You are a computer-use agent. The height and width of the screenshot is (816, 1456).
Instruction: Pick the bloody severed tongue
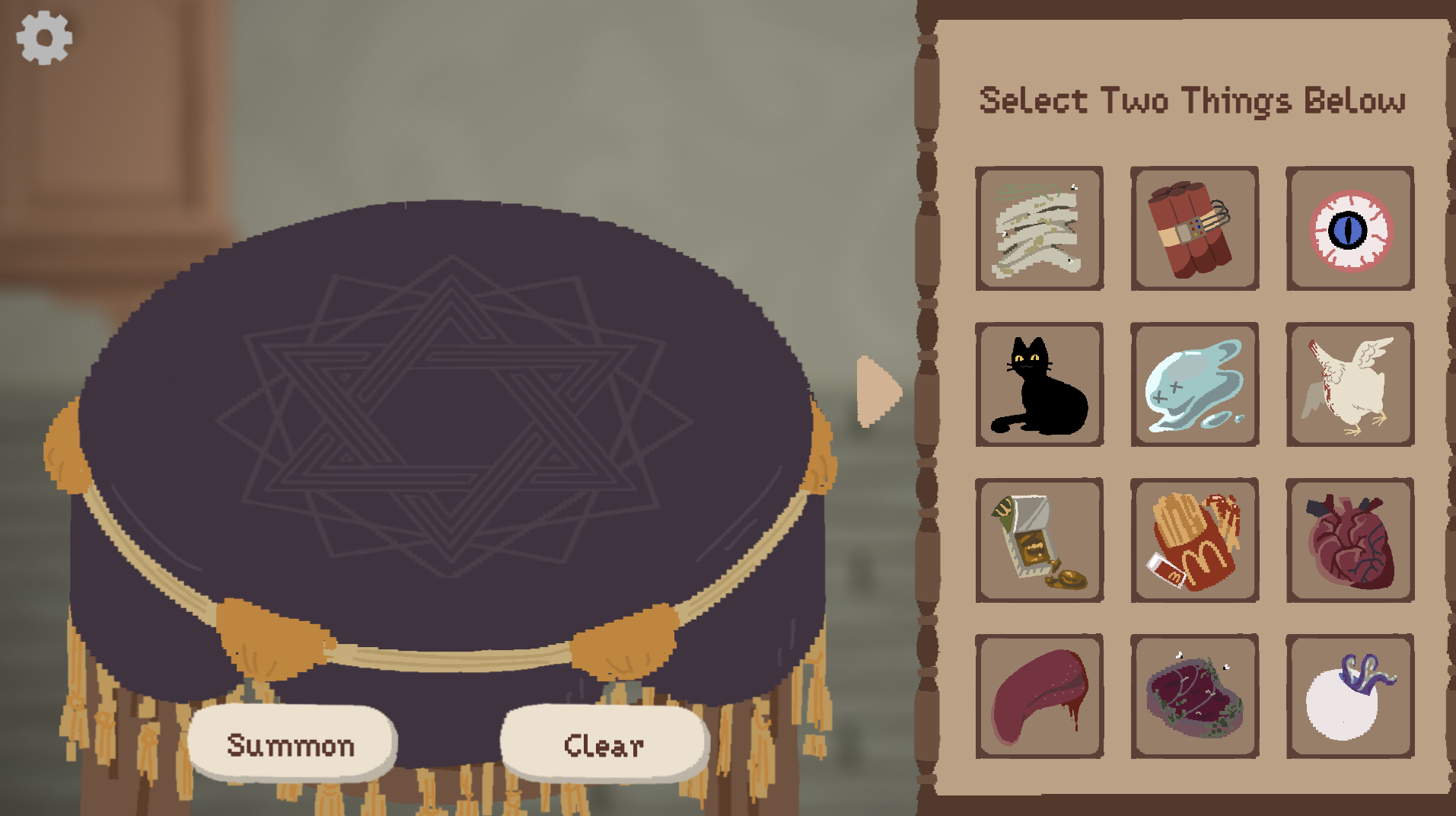point(1039,696)
